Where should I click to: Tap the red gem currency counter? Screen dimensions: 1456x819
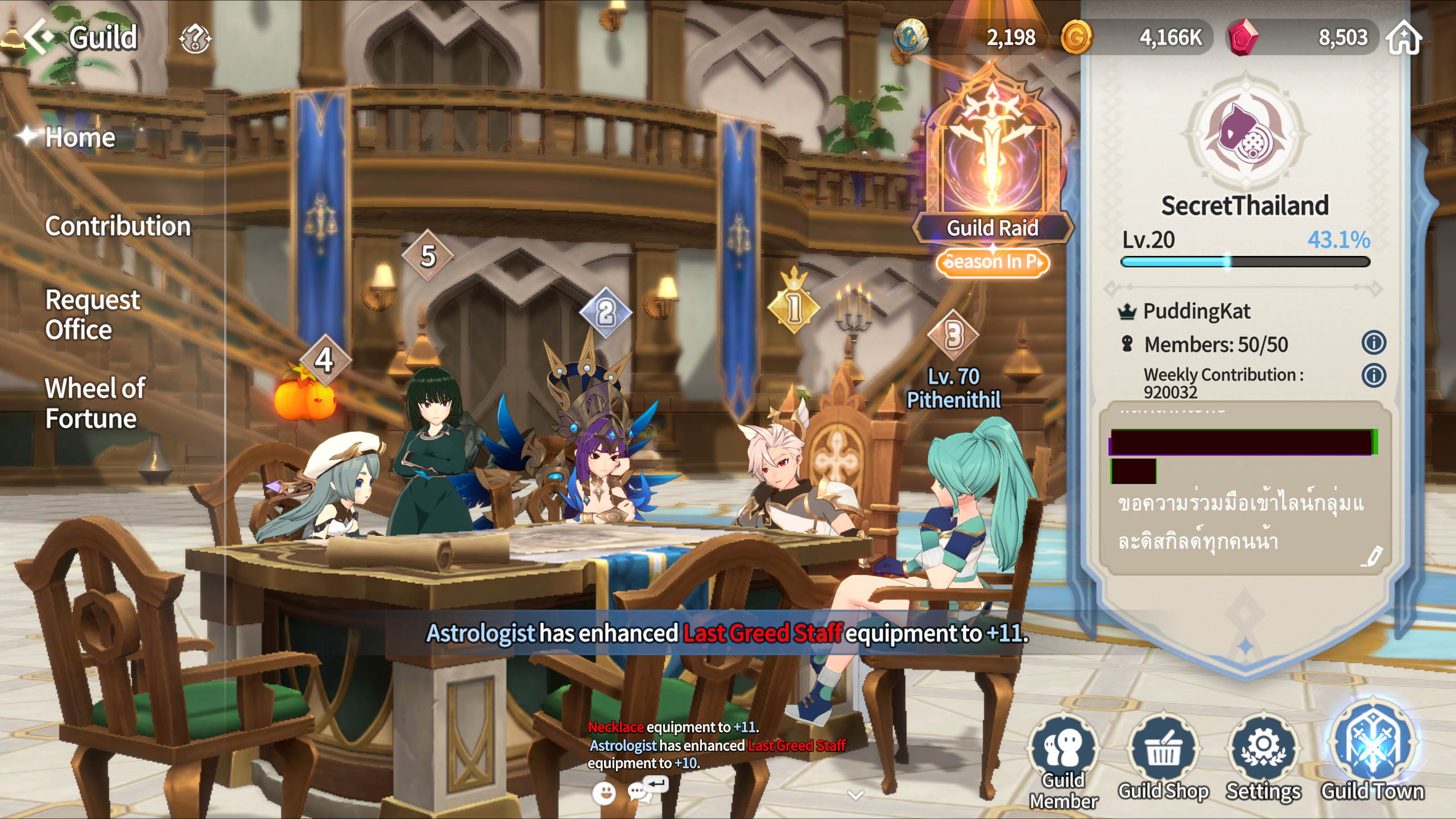point(1302,38)
